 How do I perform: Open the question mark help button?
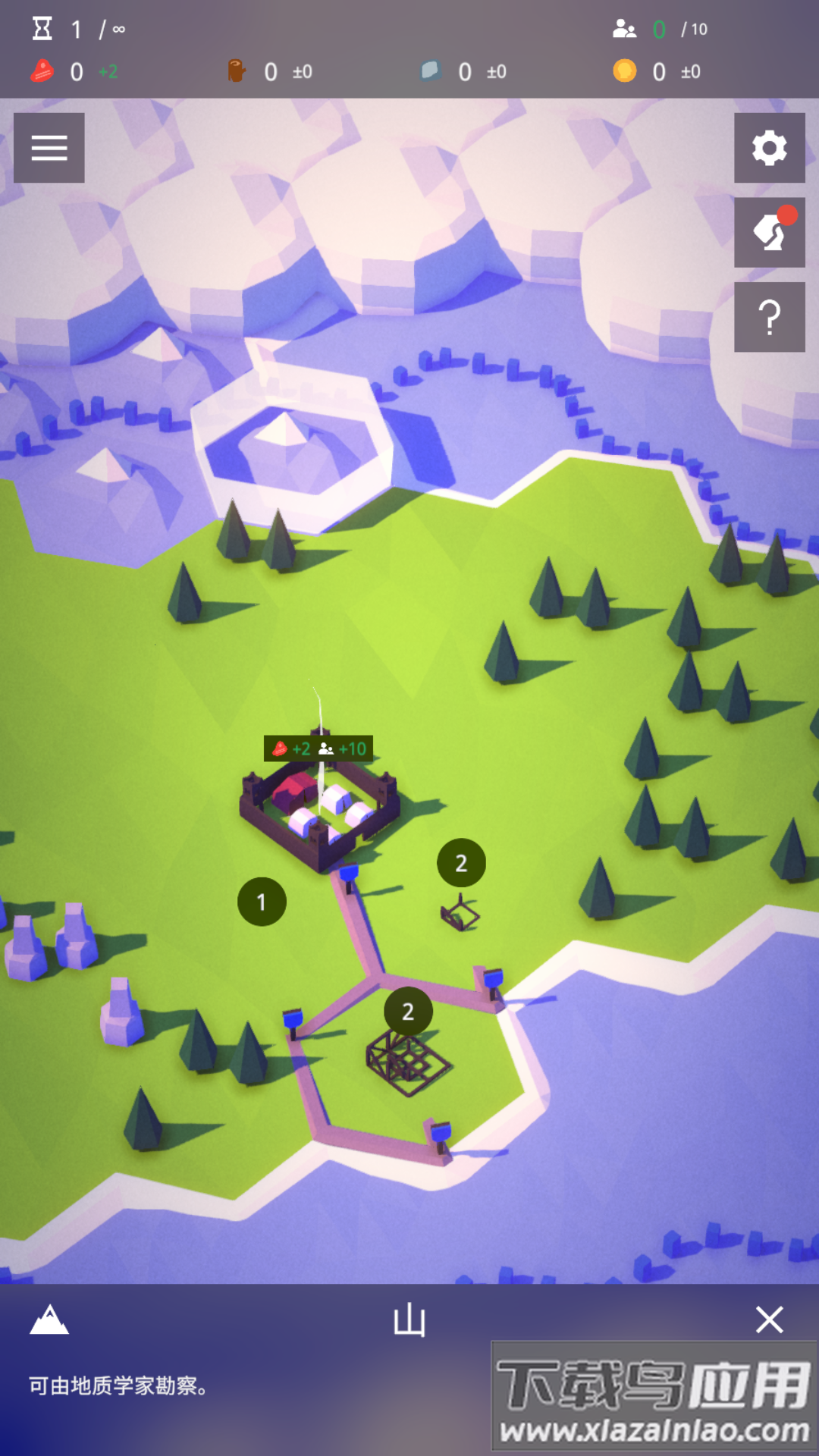tap(769, 317)
